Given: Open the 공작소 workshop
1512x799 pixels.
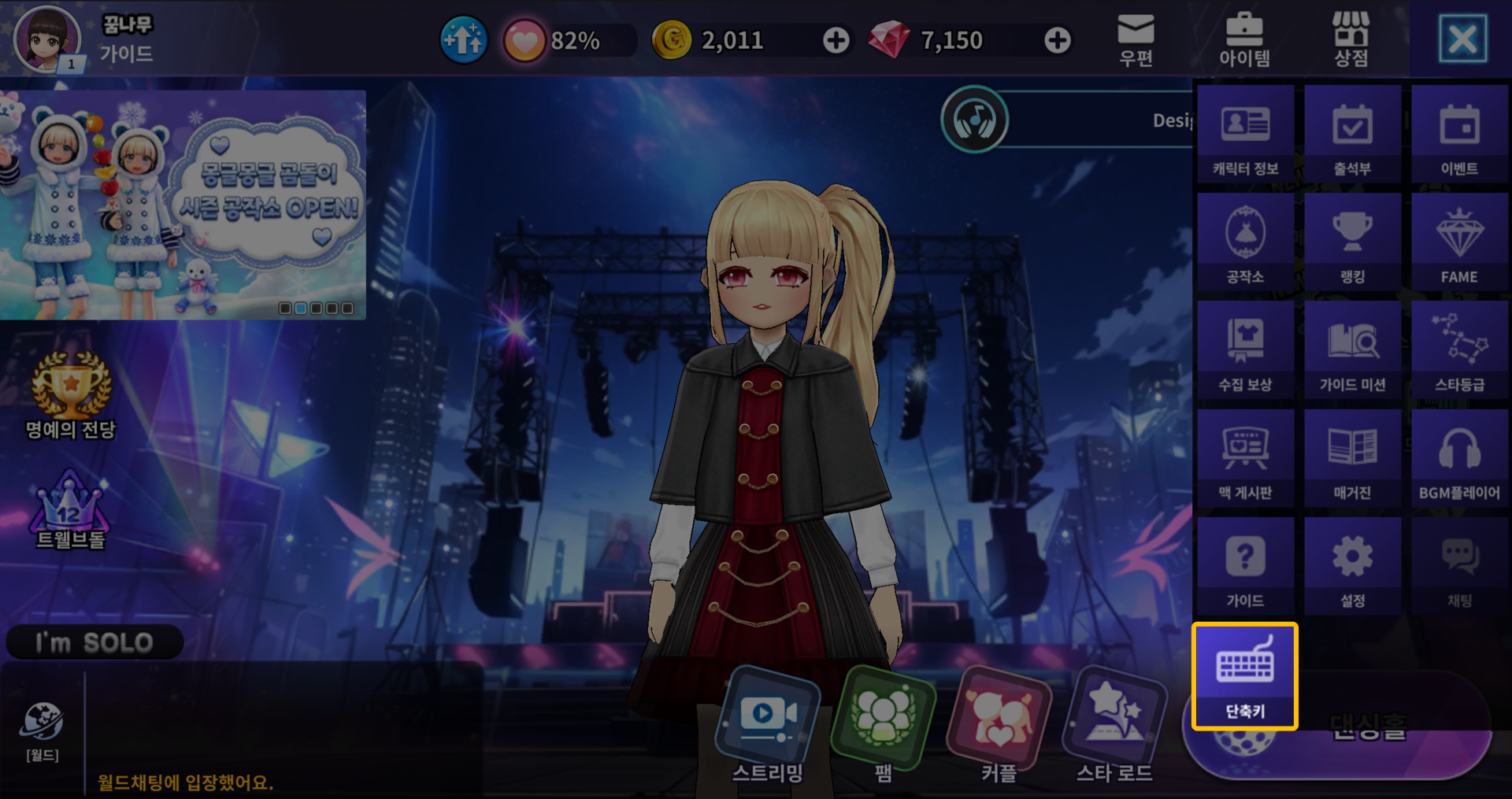Looking at the screenshot, I should (x=1245, y=242).
